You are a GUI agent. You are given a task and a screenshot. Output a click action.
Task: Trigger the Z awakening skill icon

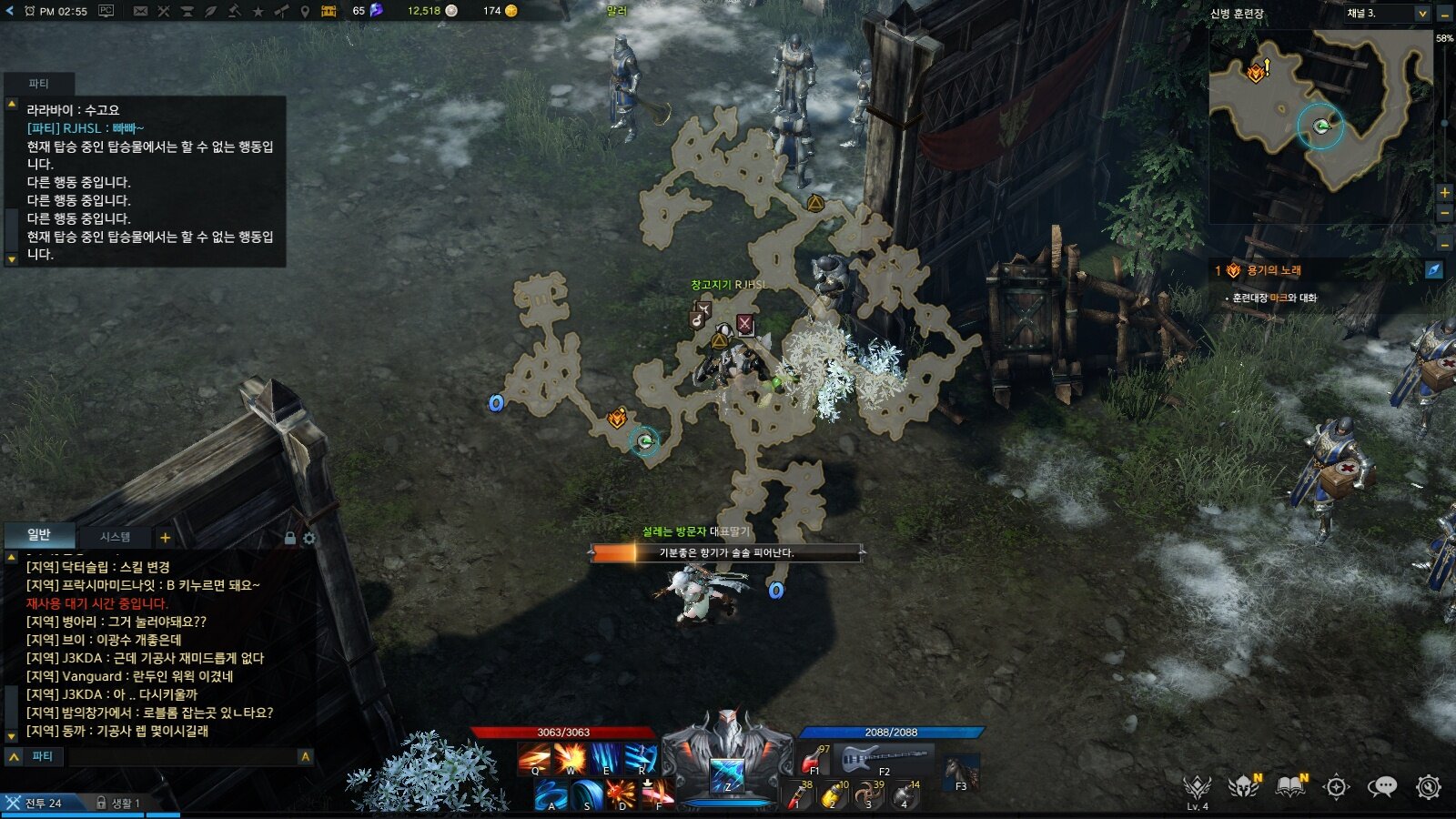click(727, 775)
